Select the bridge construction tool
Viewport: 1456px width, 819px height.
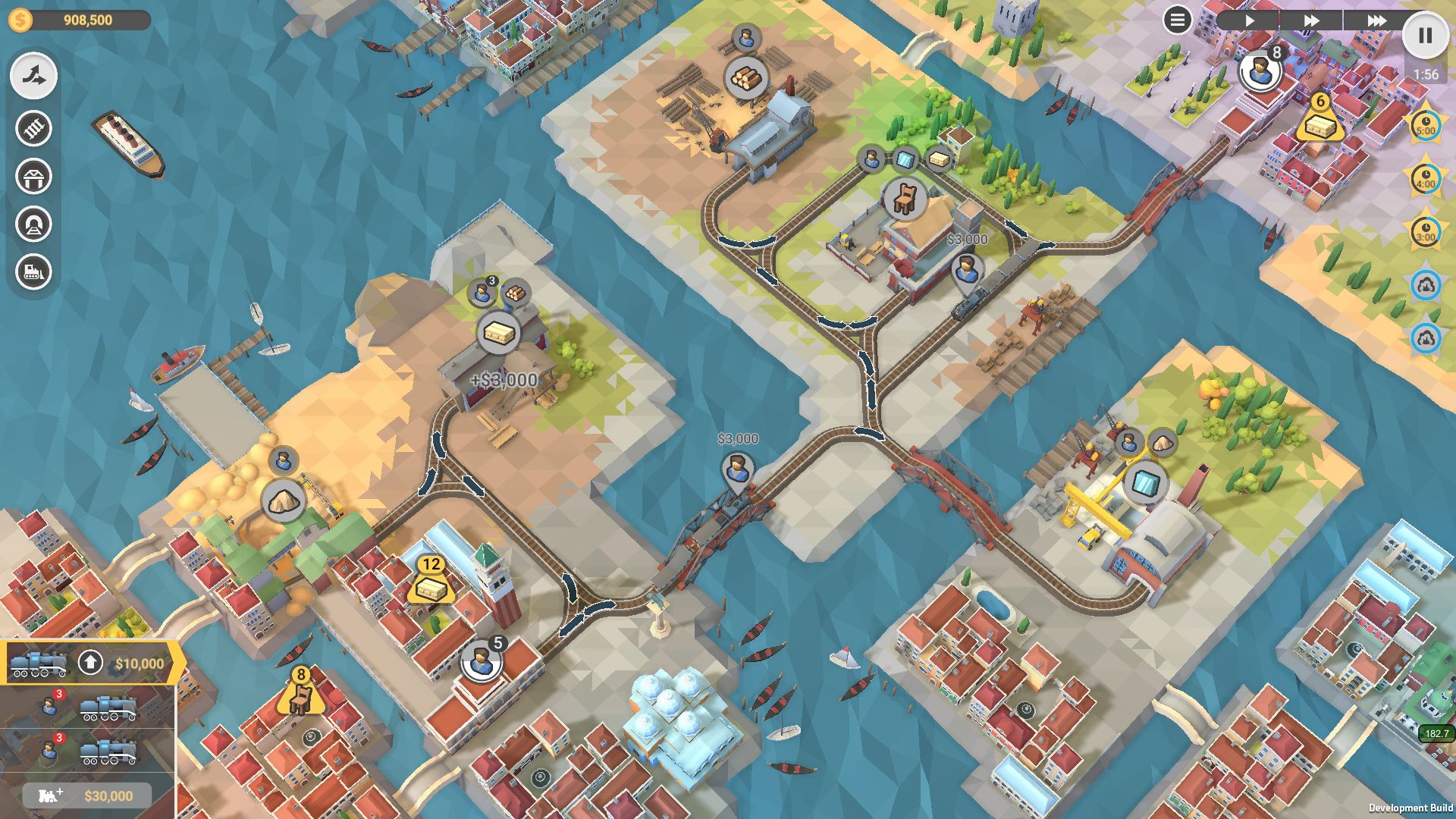tap(33, 177)
